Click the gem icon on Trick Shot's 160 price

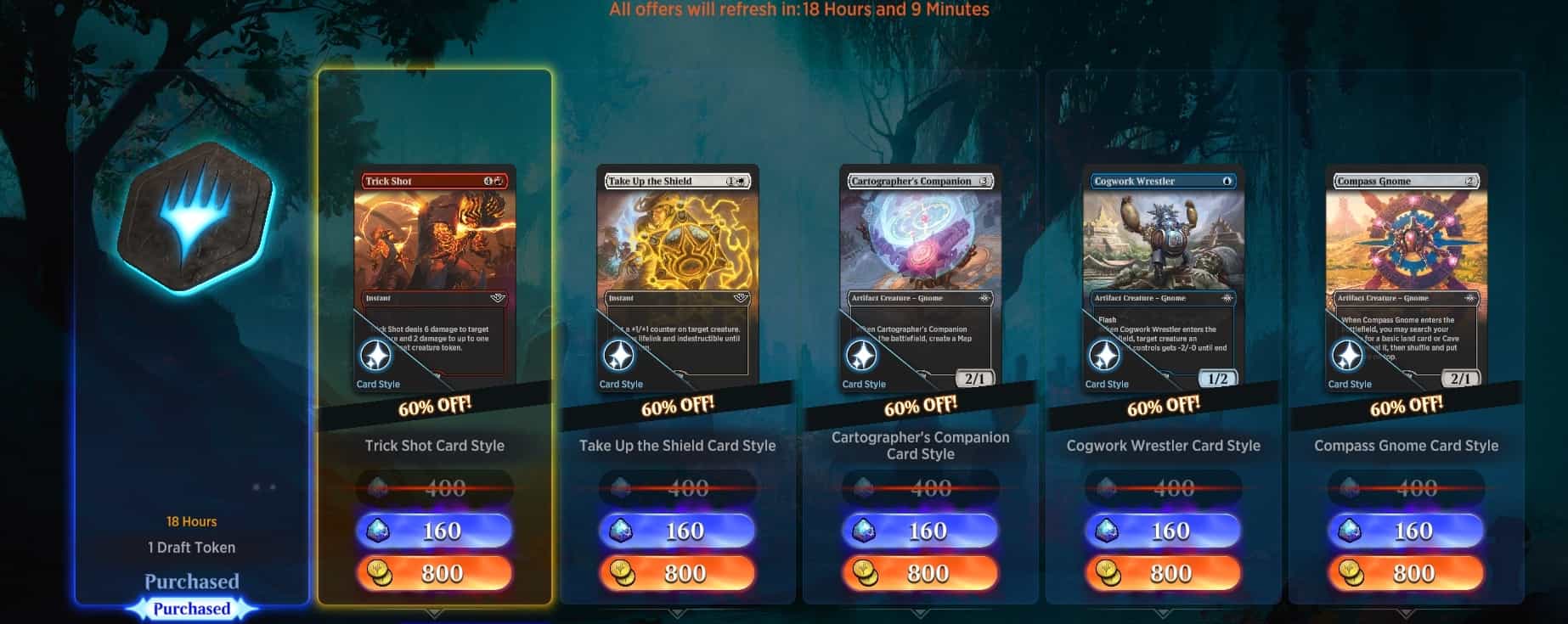[x=381, y=530]
